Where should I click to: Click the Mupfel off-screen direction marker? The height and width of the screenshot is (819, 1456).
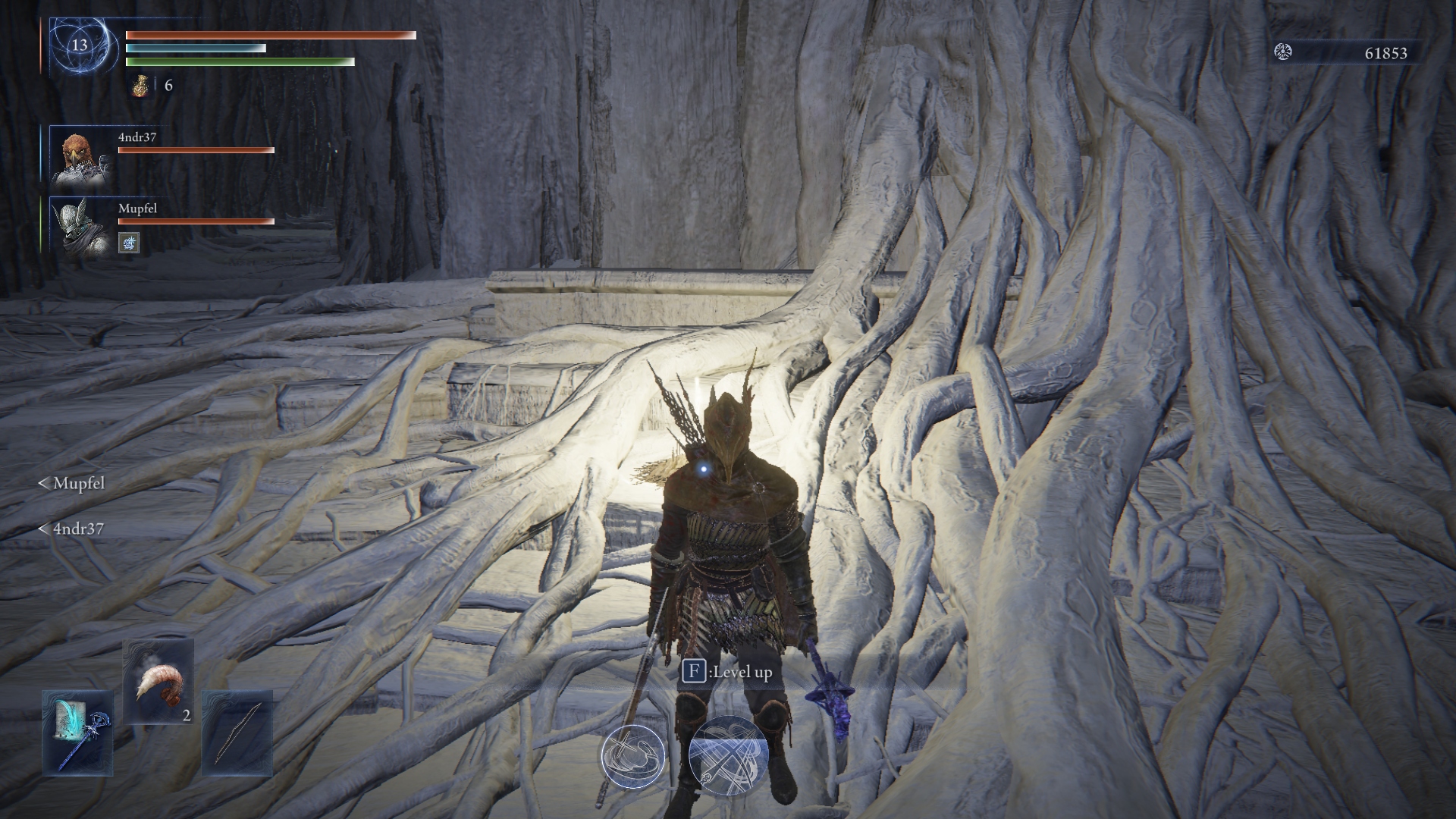tap(72, 483)
